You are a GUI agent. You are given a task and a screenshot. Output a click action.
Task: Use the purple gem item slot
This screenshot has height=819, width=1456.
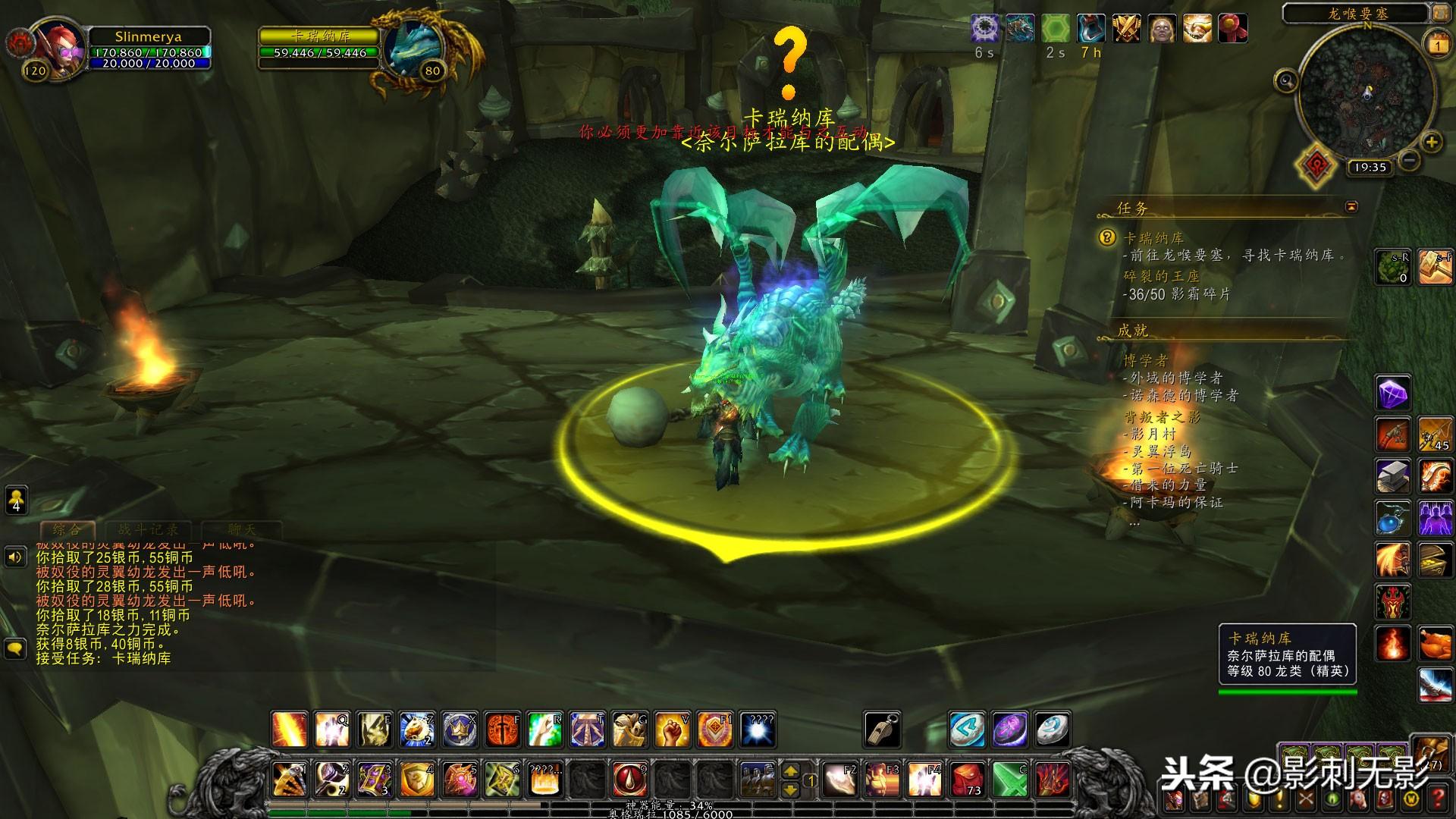[1393, 394]
